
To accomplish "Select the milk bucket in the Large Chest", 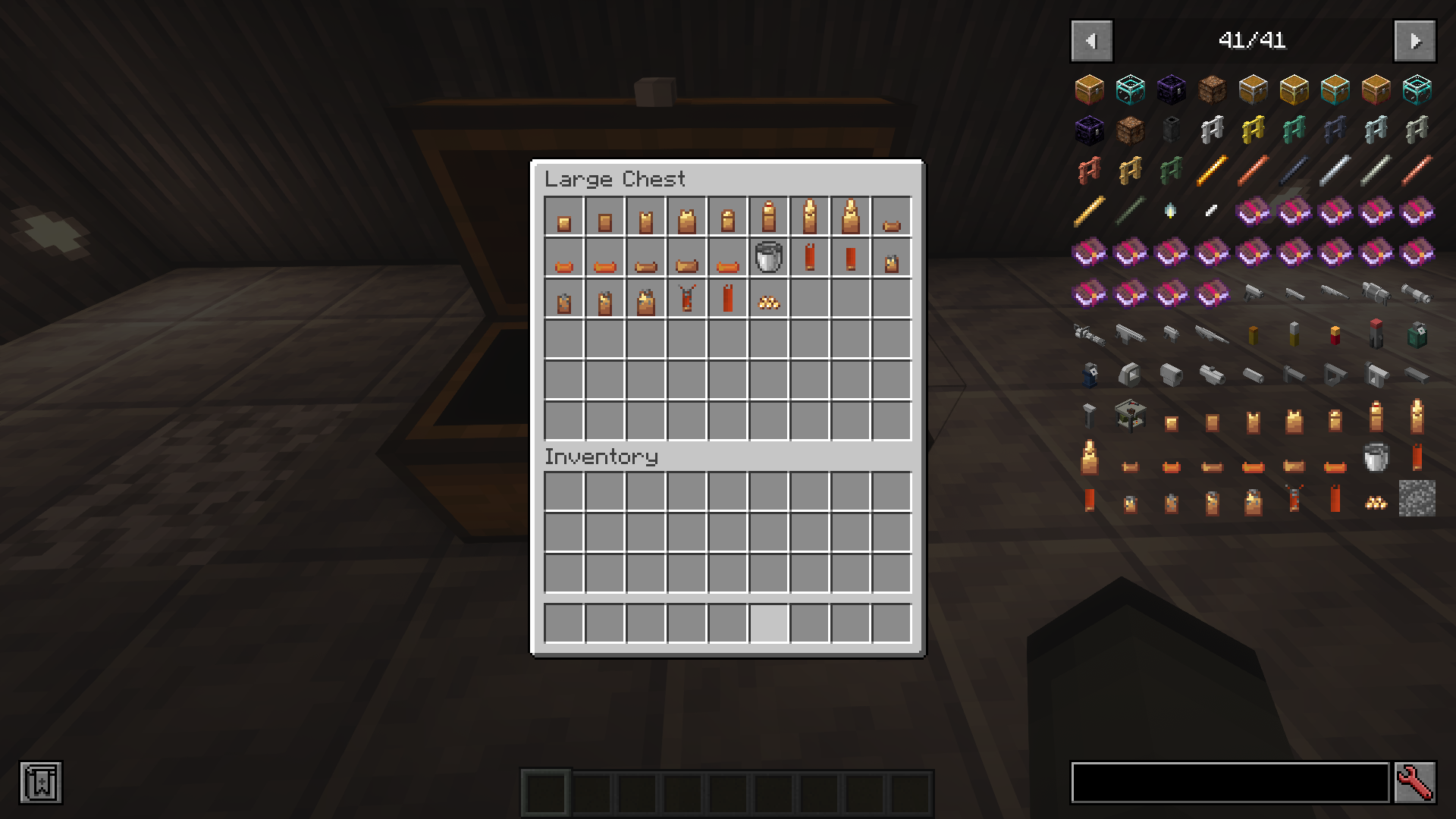I will 767,260.
